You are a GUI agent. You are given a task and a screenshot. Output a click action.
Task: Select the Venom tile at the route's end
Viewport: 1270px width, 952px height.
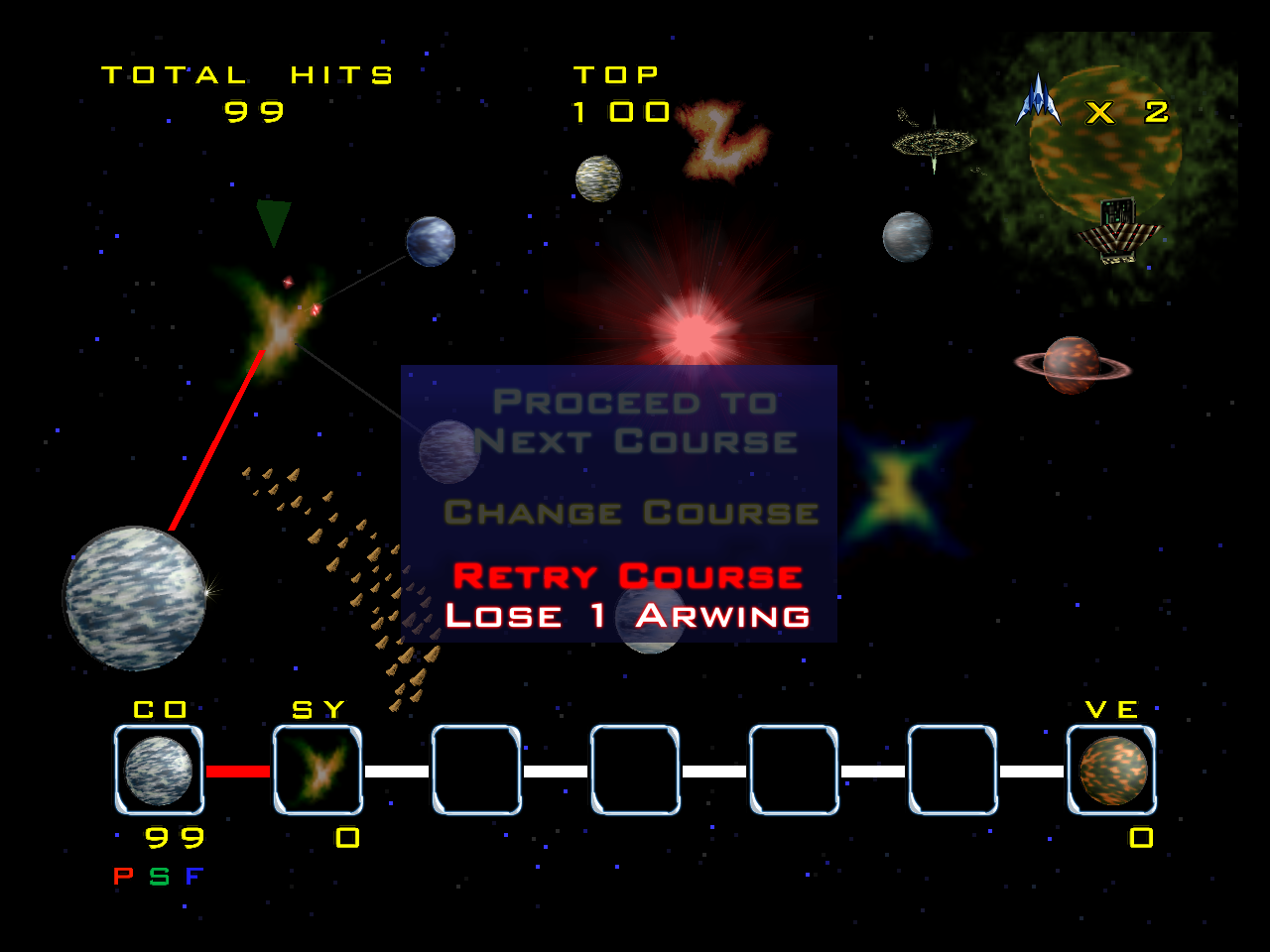pyautogui.click(x=1111, y=771)
